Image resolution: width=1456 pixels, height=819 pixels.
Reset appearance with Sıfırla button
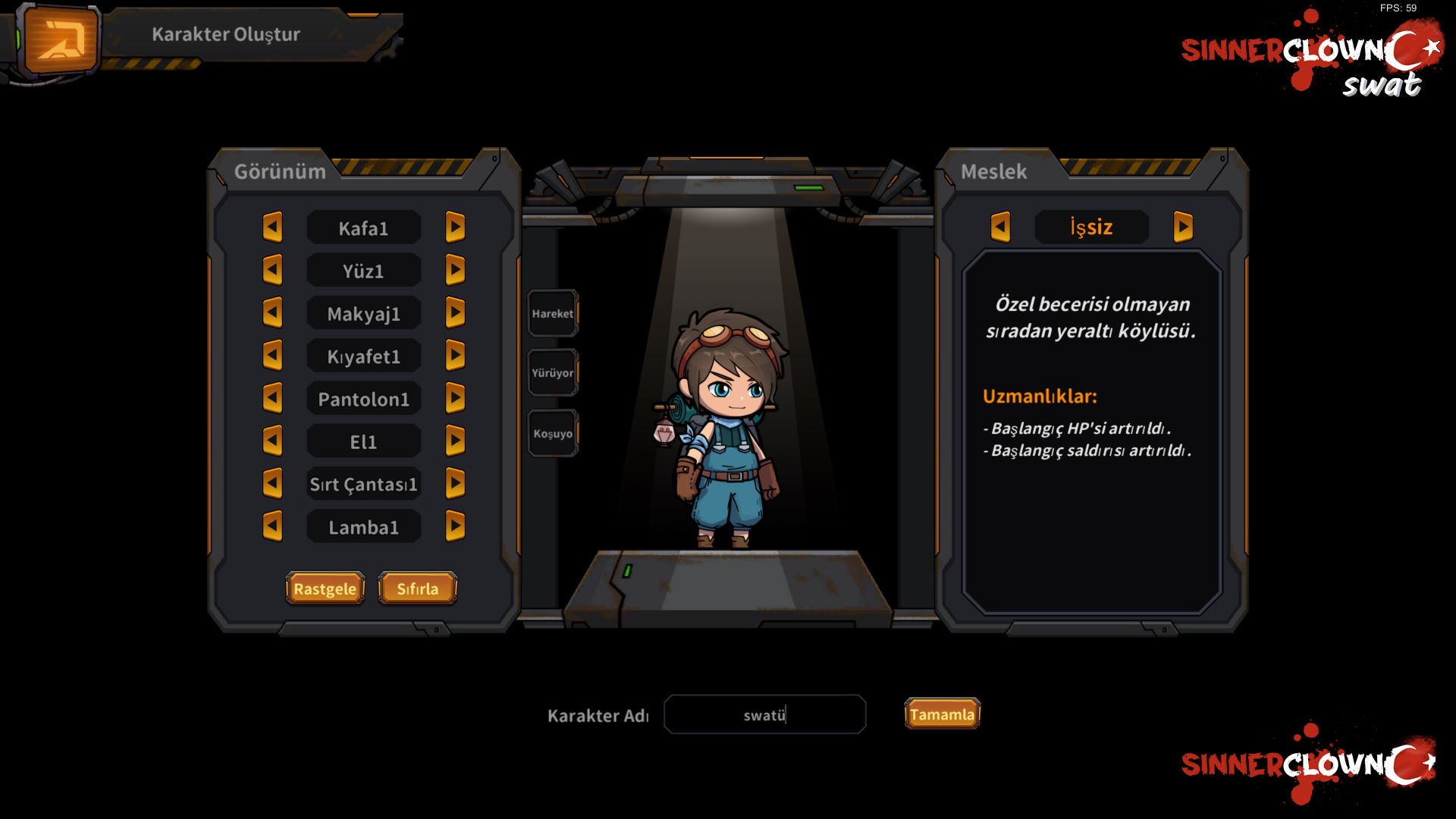417,588
